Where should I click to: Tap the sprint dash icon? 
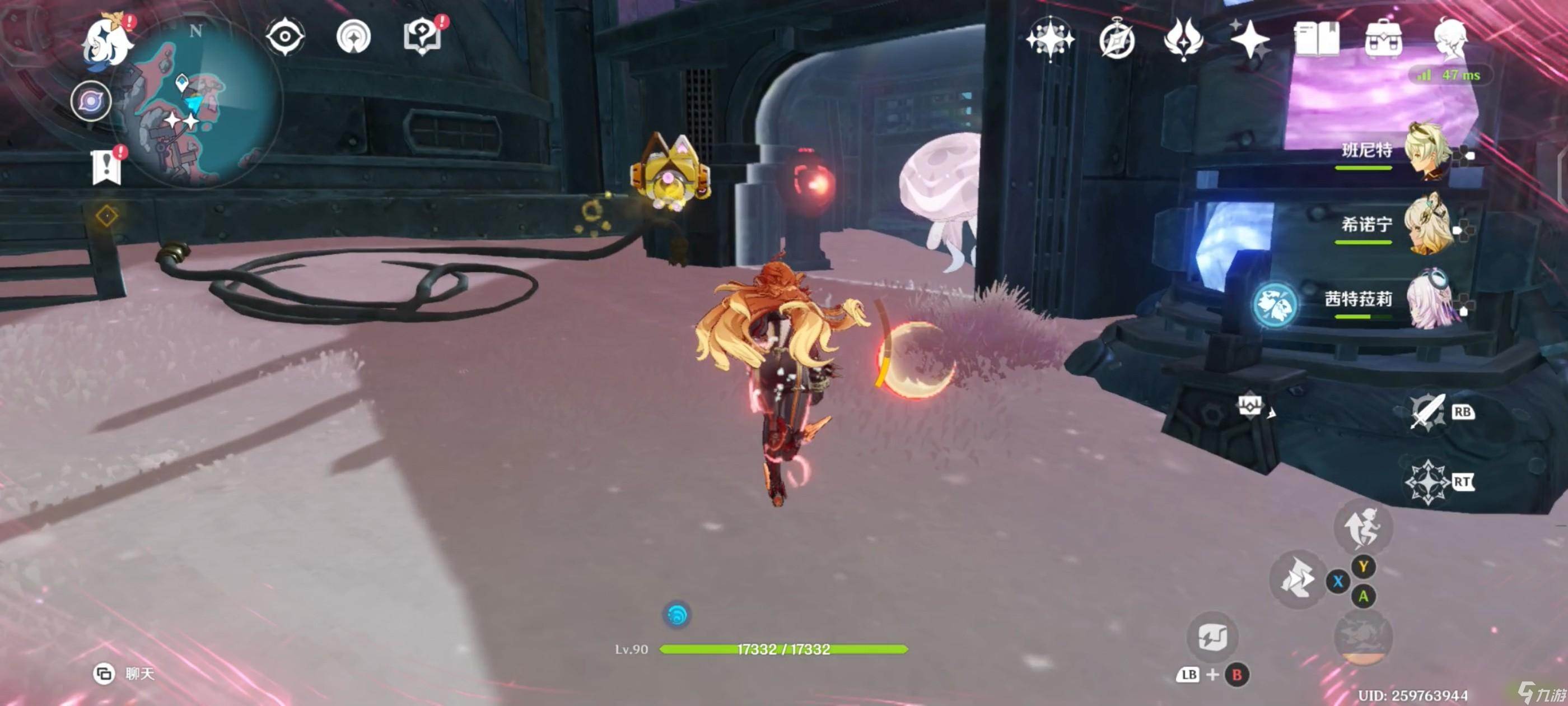[x=1297, y=579]
